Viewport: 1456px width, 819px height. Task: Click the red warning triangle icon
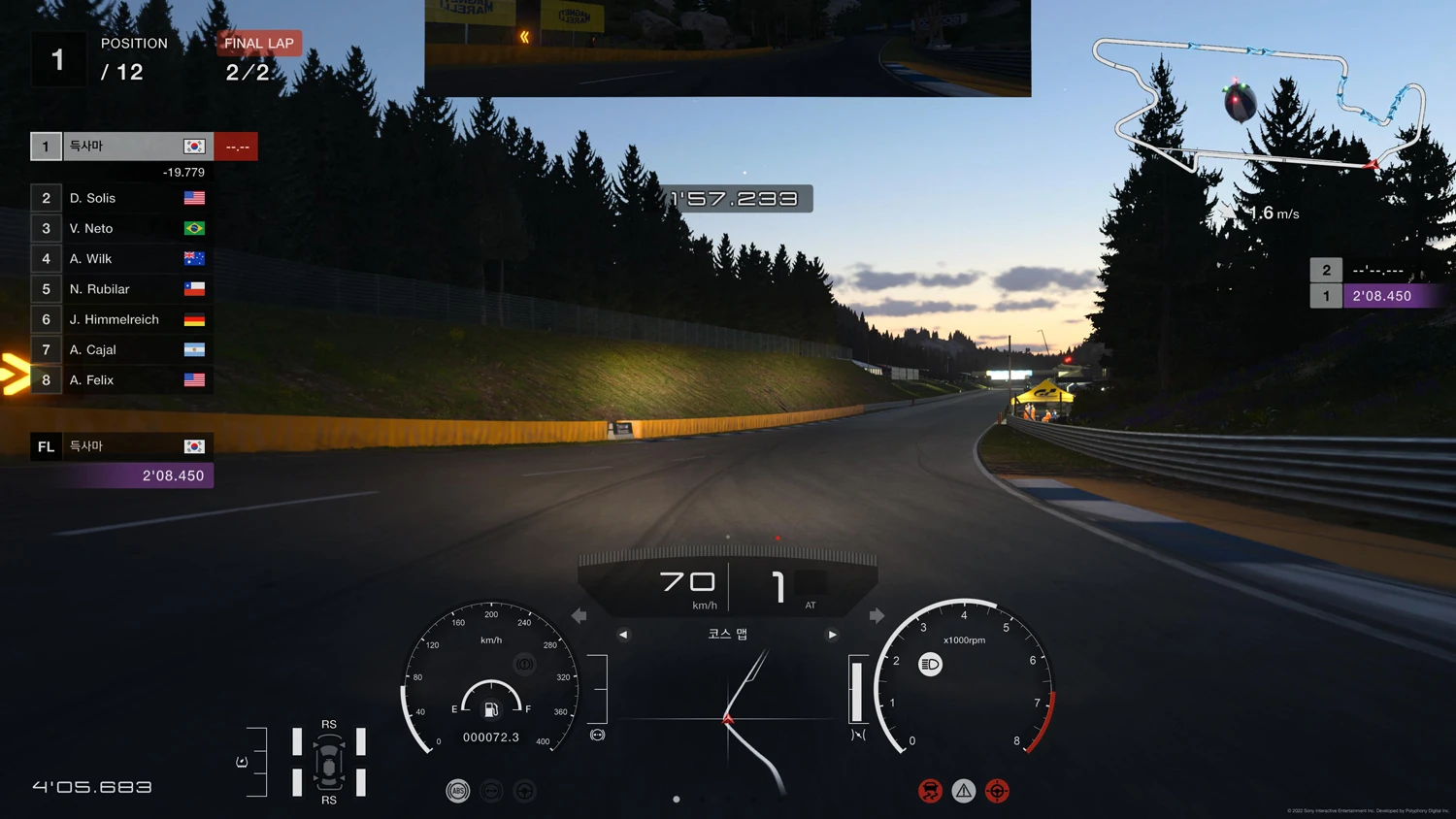[x=963, y=791]
